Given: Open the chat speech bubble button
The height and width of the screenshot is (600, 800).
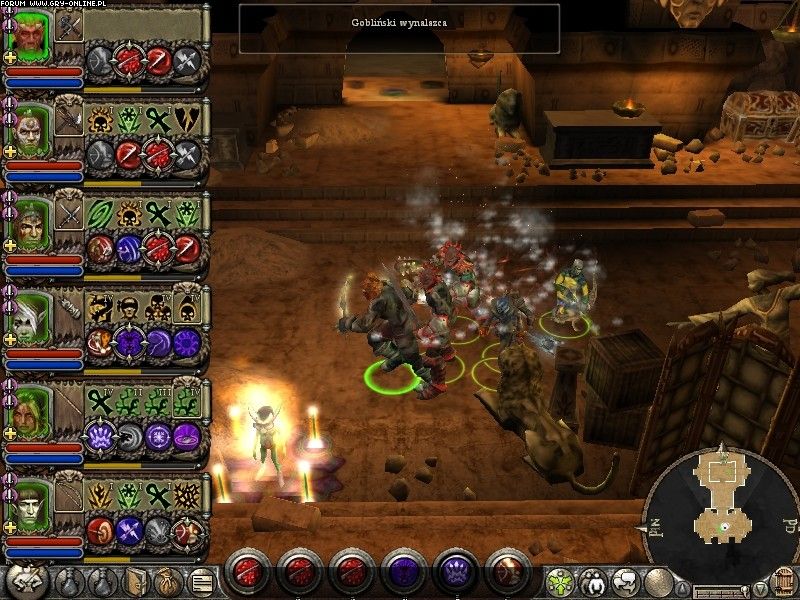Looking at the screenshot, I should tap(627, 582).
